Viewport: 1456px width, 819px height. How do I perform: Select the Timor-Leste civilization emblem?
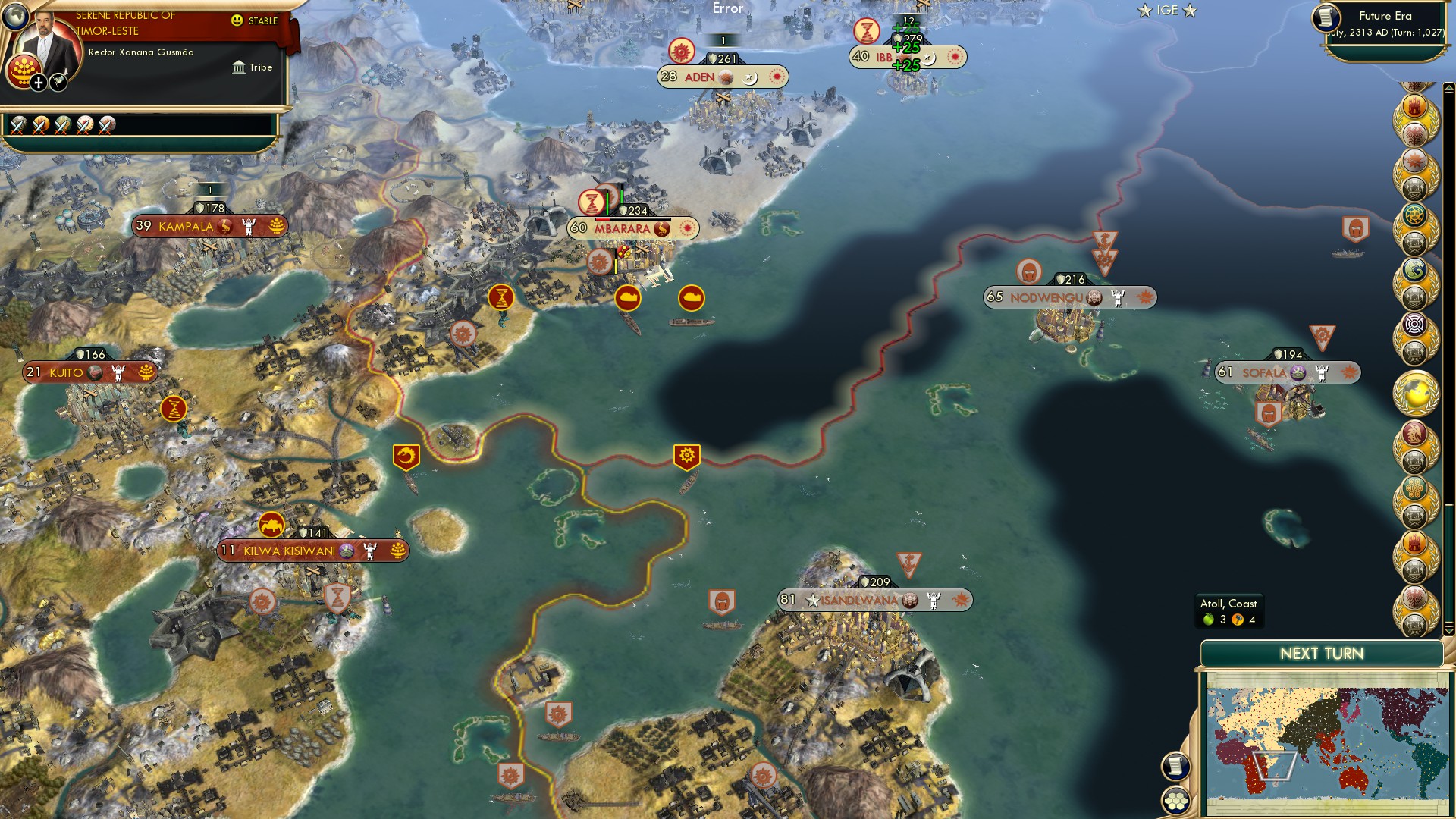pyautogui.click(x=23, y=70)
